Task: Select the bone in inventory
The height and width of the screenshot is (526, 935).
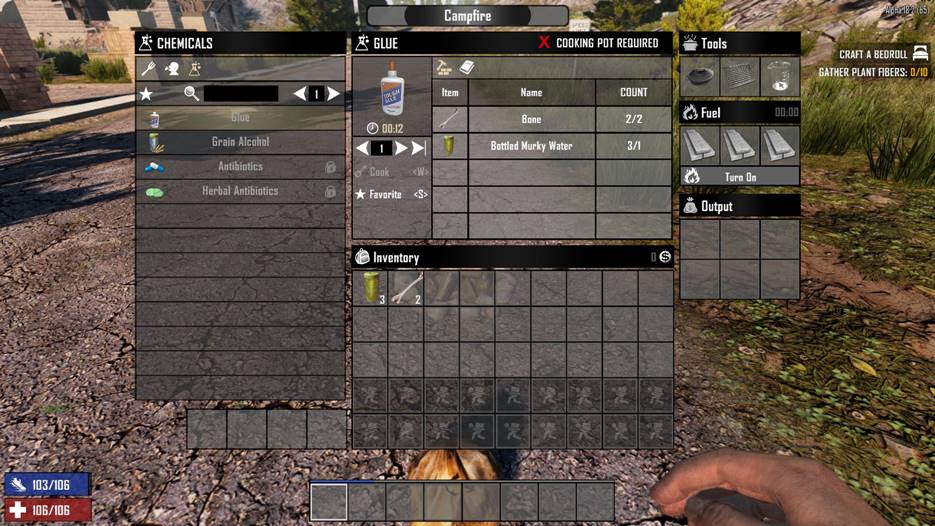Action: click(x=407, y=288)
